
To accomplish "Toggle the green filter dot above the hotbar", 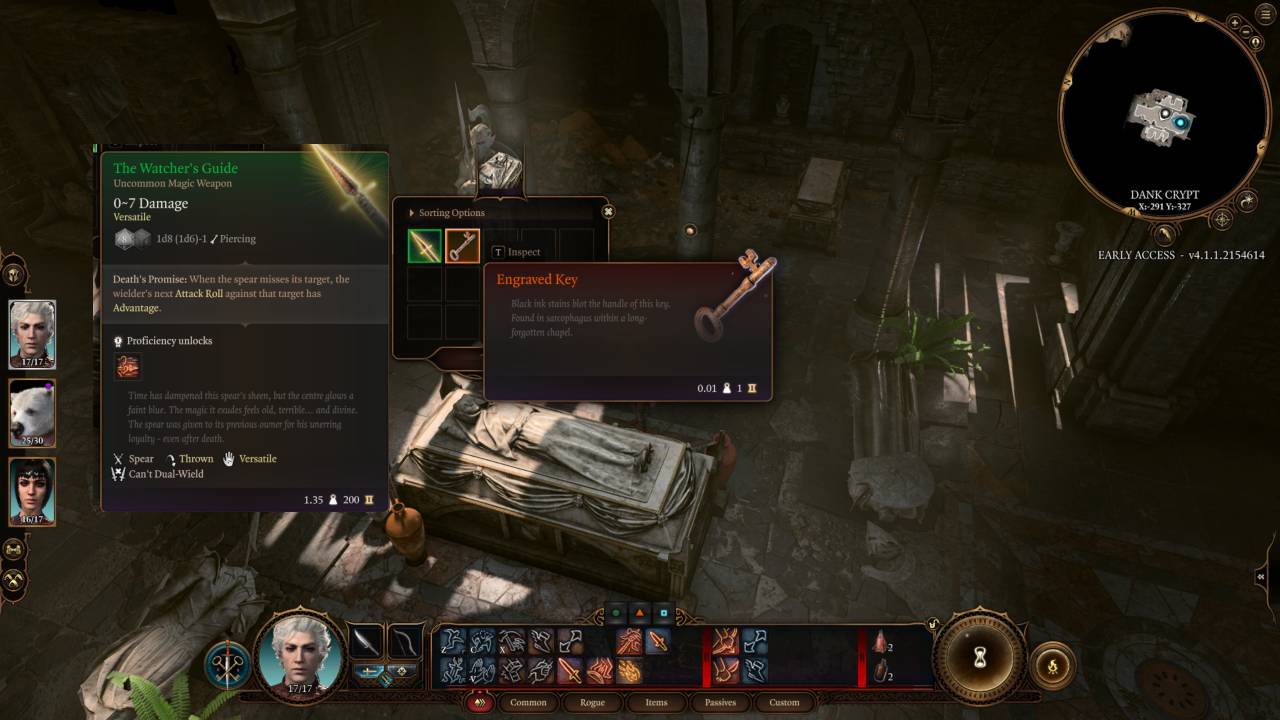I will tap(614, 611).
